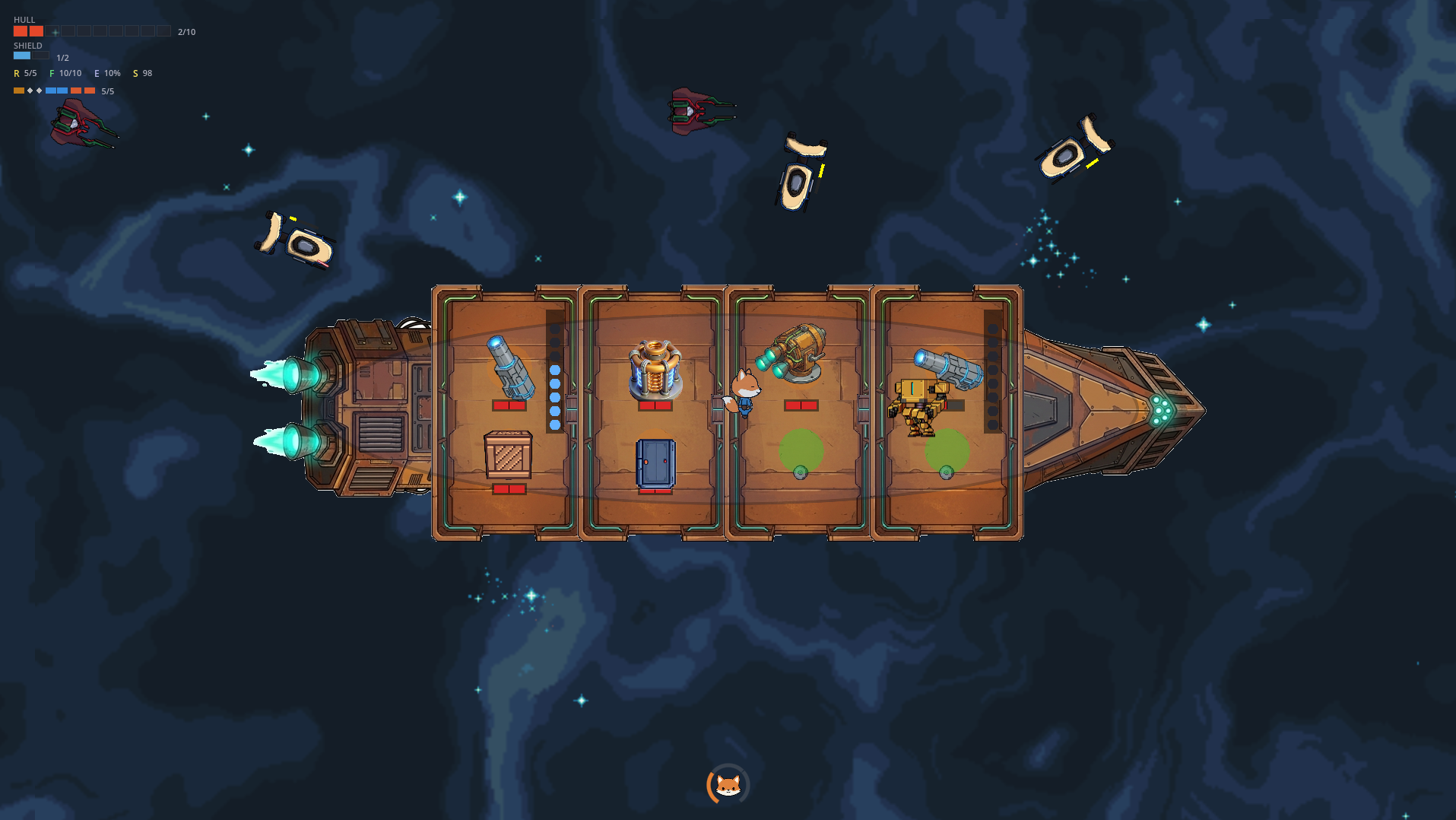Click the 2/10 hull value text
This screenshot has height=820, width=1456.
pos(186,32)
